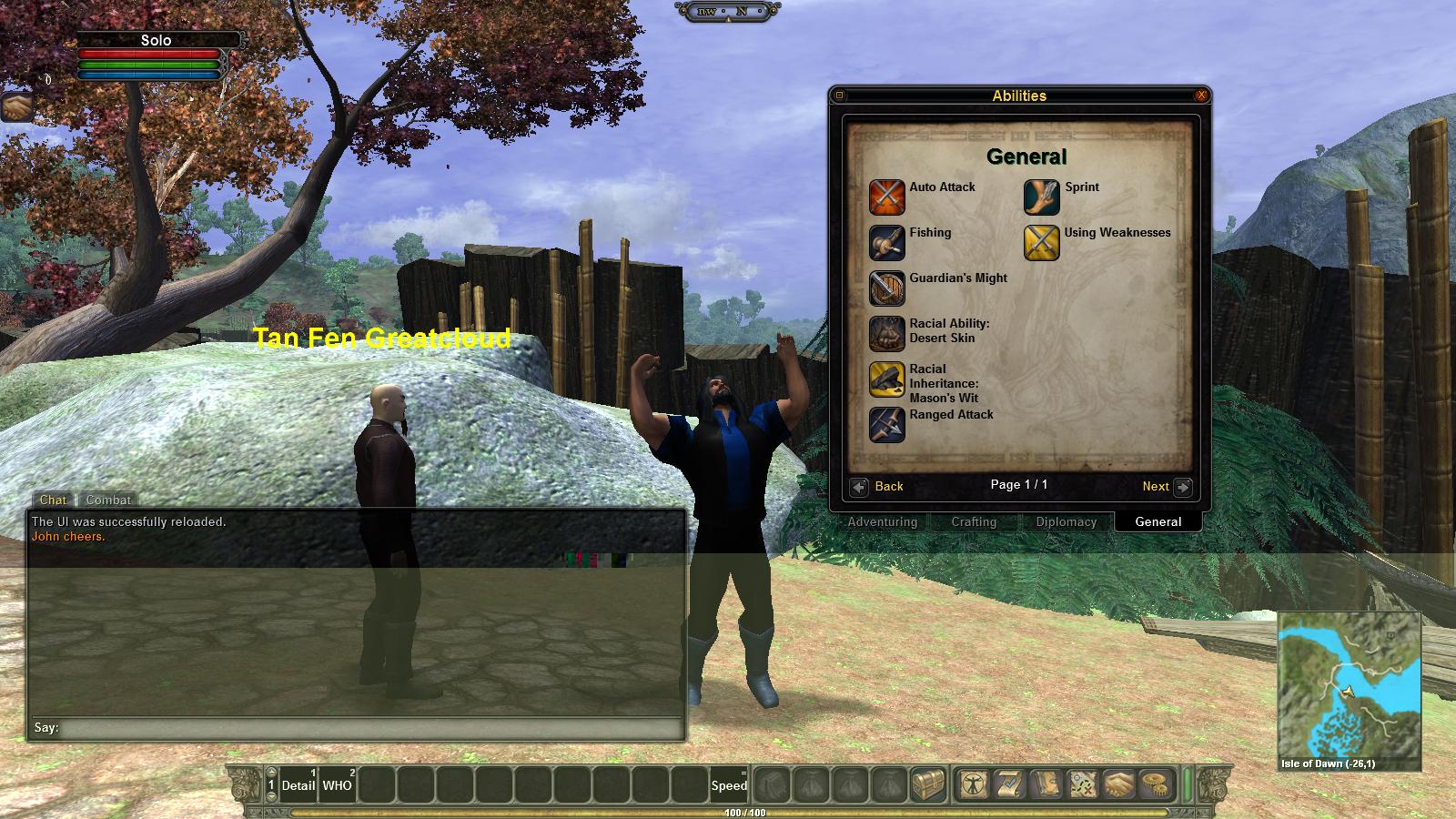
Task: Go Back one abilities page
Action: click(x=878, y=487)
